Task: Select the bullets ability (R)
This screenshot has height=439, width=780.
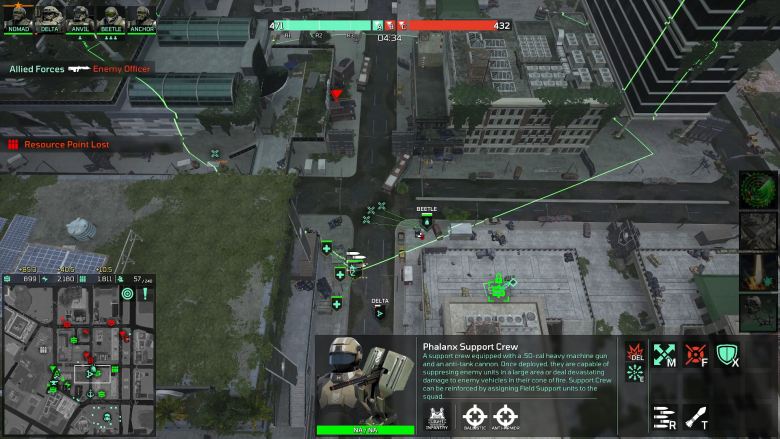Action: click(665, 416)
